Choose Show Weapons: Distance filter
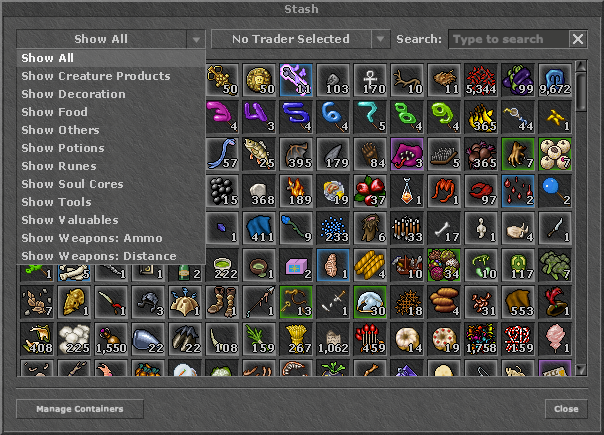The height and width of the screenshot is (435, 604). [99, 256]
